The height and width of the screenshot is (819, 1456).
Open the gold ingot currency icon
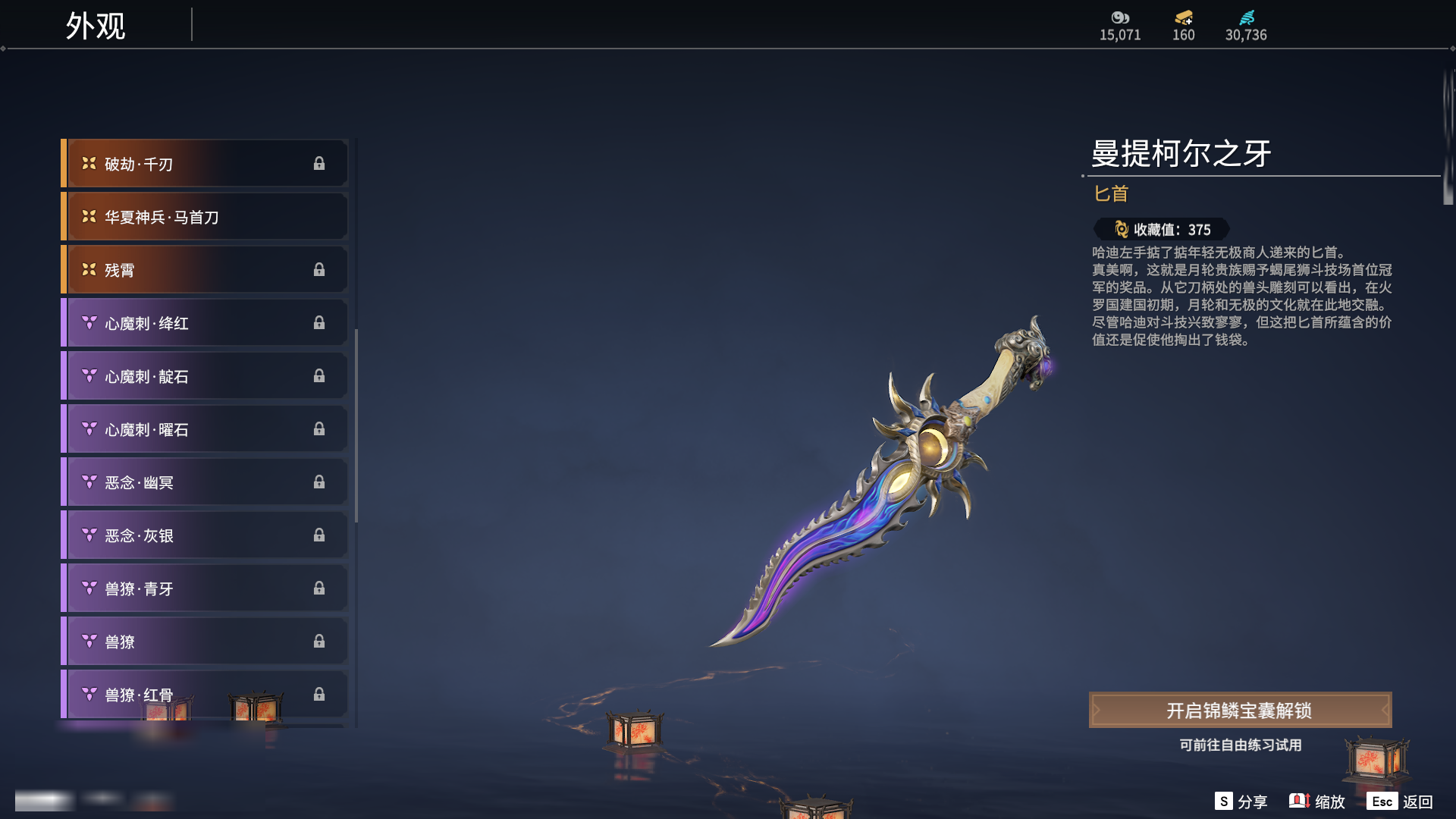[1183, 17]
